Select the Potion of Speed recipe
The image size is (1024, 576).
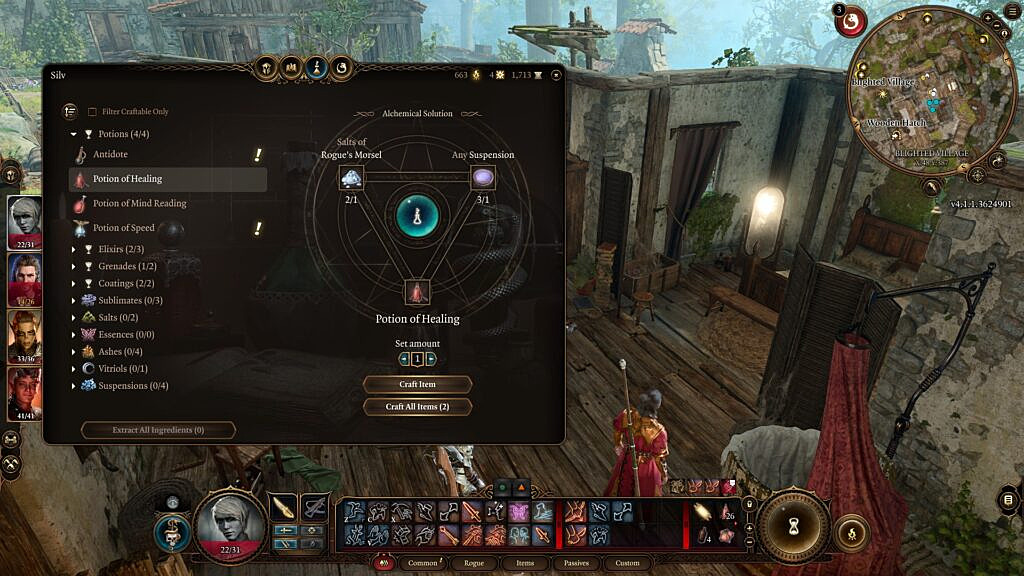126,228
